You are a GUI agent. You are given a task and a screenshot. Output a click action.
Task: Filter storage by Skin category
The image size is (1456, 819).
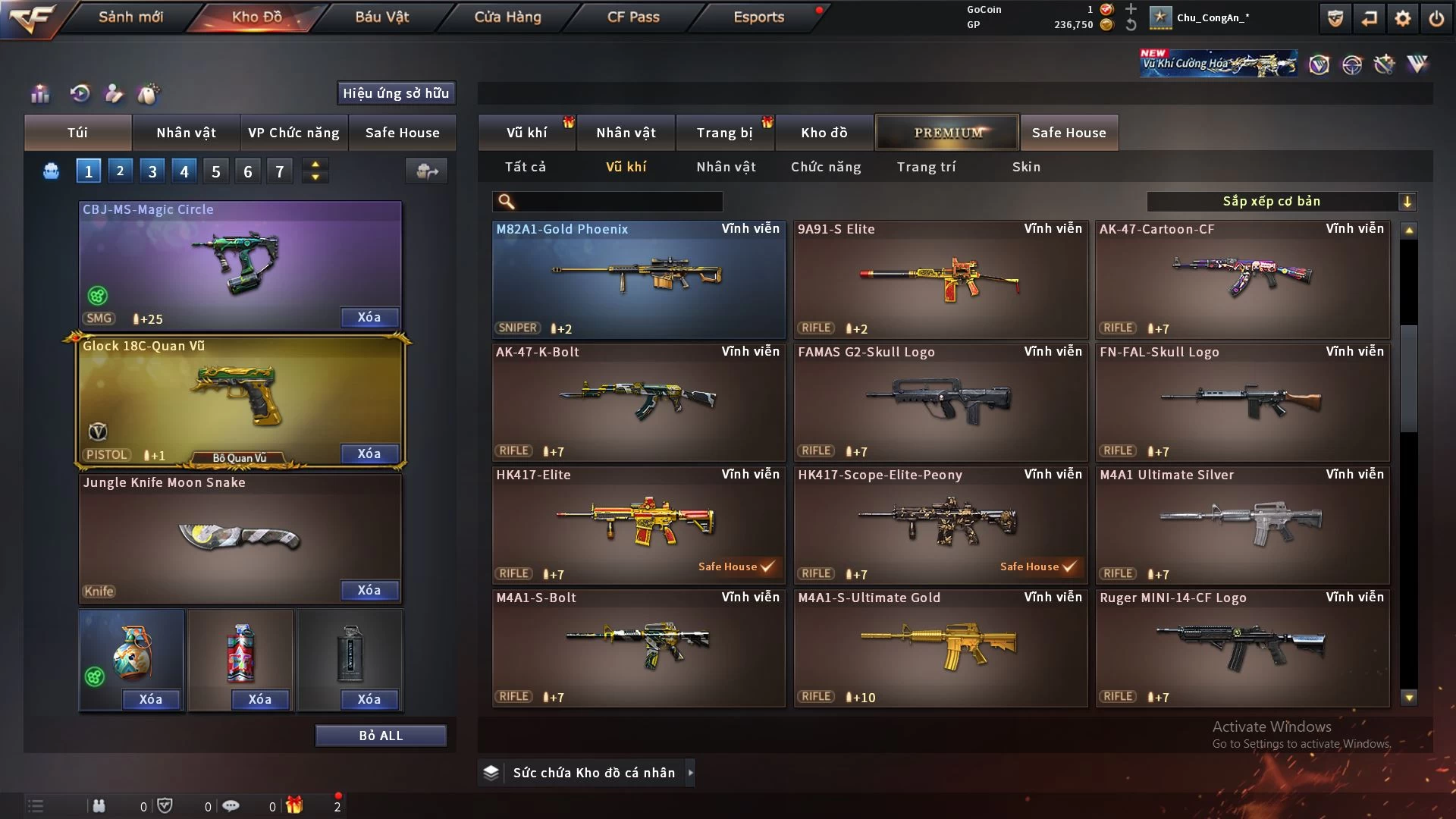(x=1026, y=167)
